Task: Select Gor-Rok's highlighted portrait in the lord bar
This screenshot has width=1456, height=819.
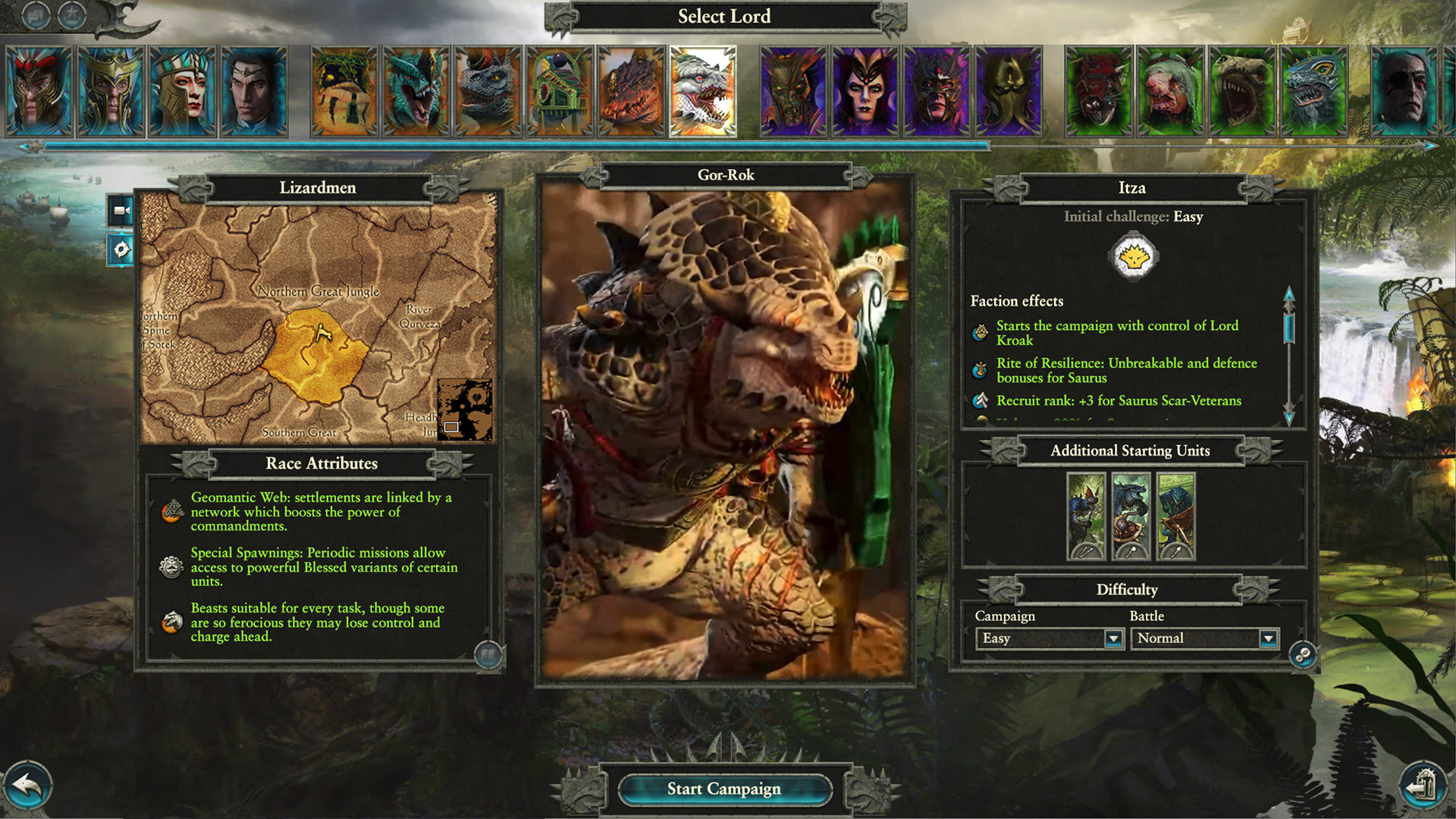Action: pyautogui.click(x=701, y=90)
